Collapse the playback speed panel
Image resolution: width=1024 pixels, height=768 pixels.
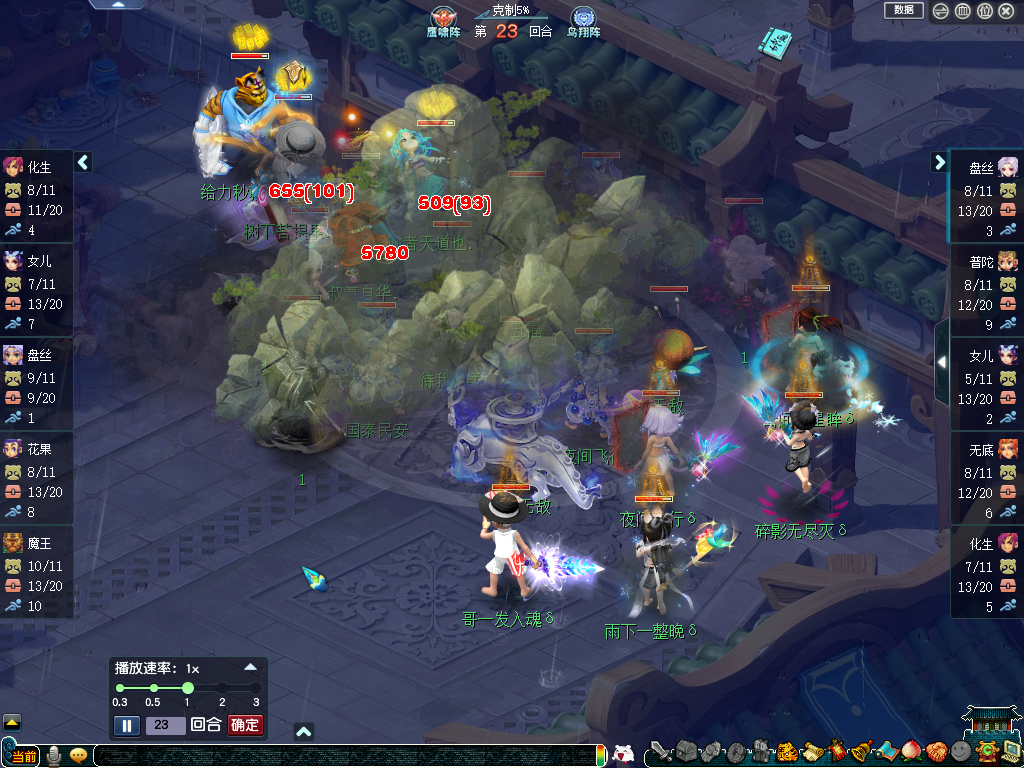[251, 667]
